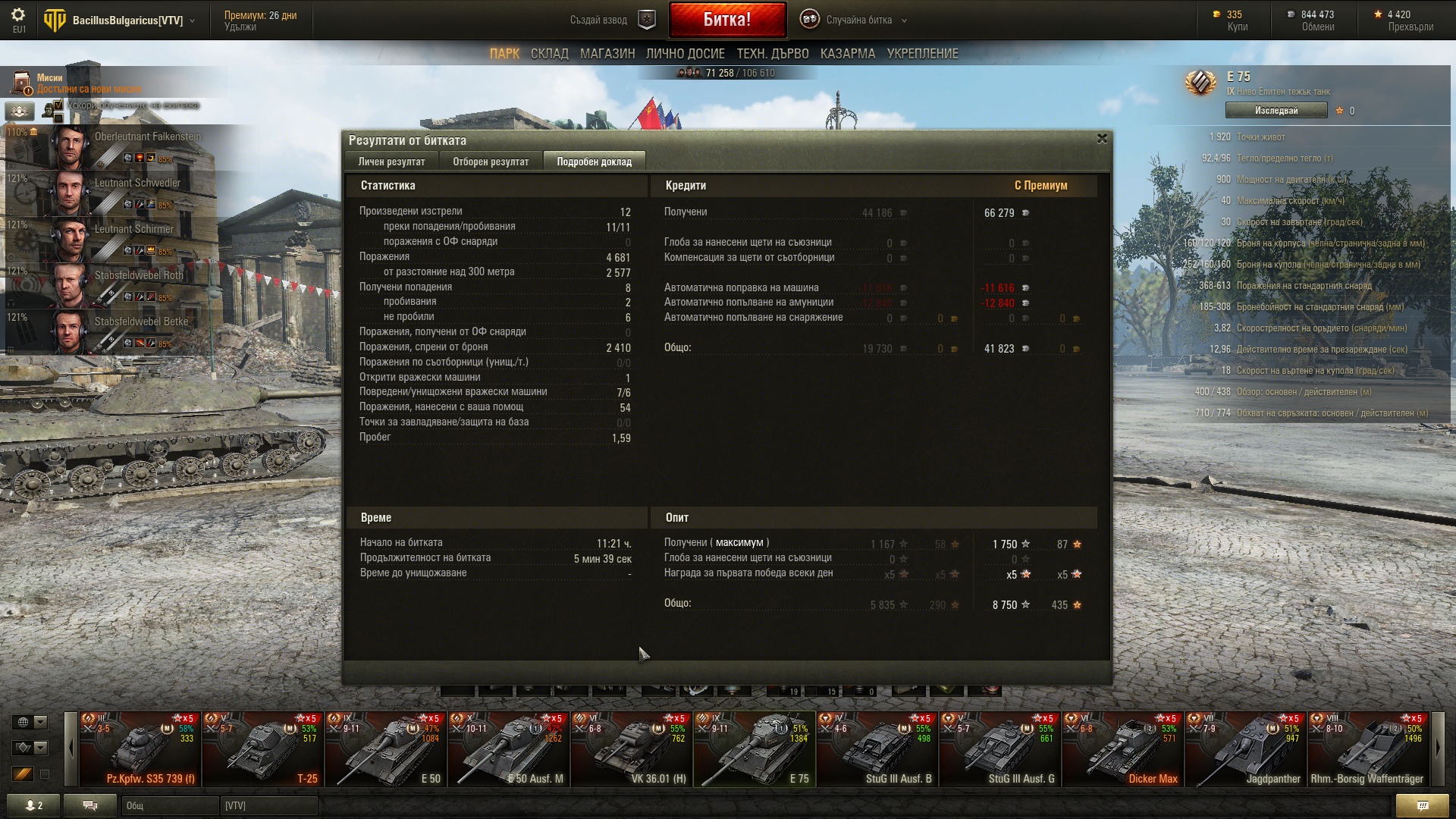Open ЛИЧНО ДОСИЕ from the top menu
Image resolution: width=1456 pixels, height=819 pixels.
click(x=685, y=54)
